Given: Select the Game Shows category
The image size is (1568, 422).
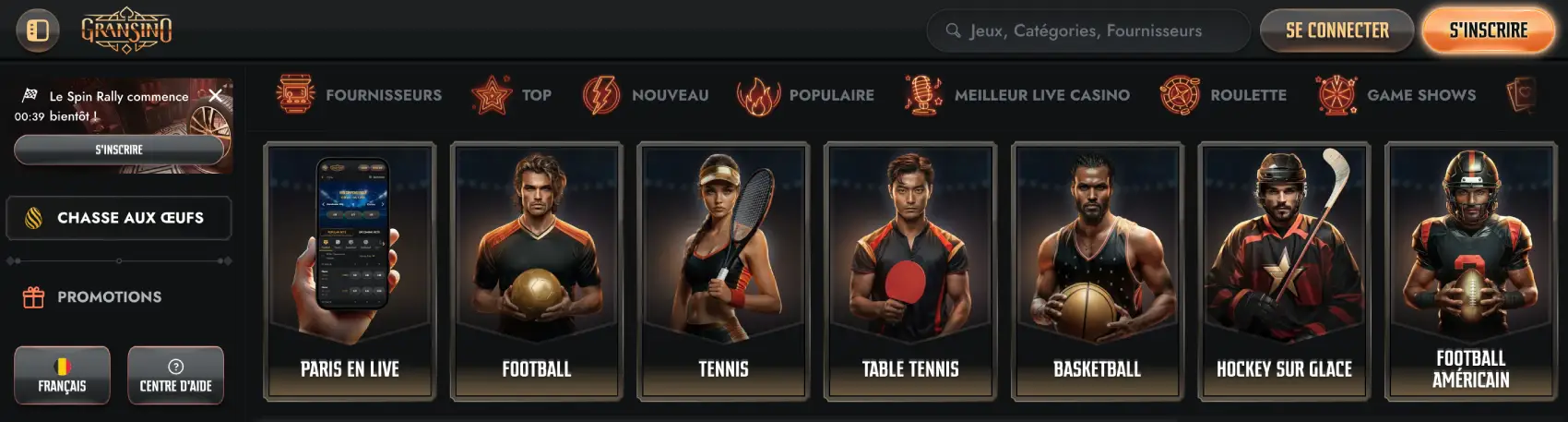Looking at the screenshot, I should click(x=1396, y=95).
